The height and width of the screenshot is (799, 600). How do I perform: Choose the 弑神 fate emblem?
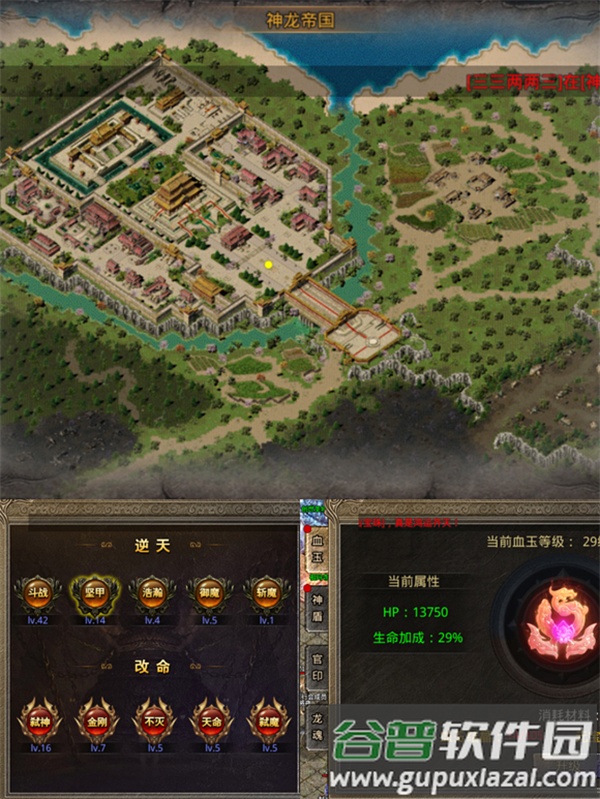[x=37, y=719]
